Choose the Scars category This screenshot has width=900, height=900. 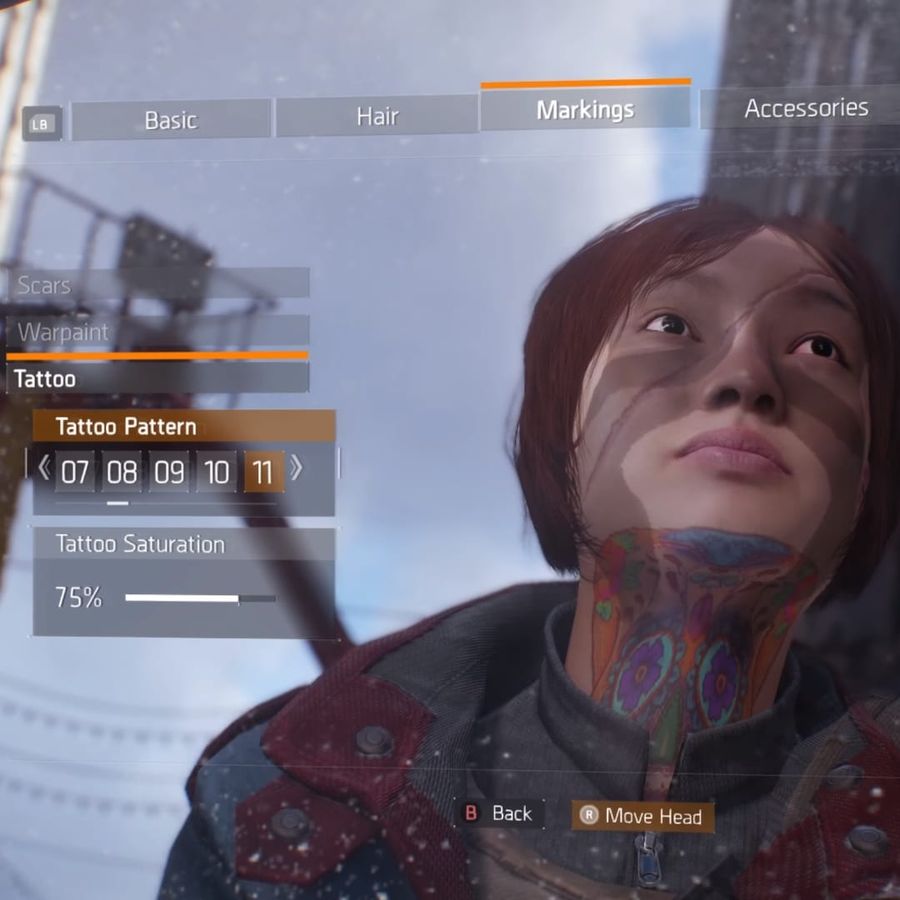(x=158, y=285)
